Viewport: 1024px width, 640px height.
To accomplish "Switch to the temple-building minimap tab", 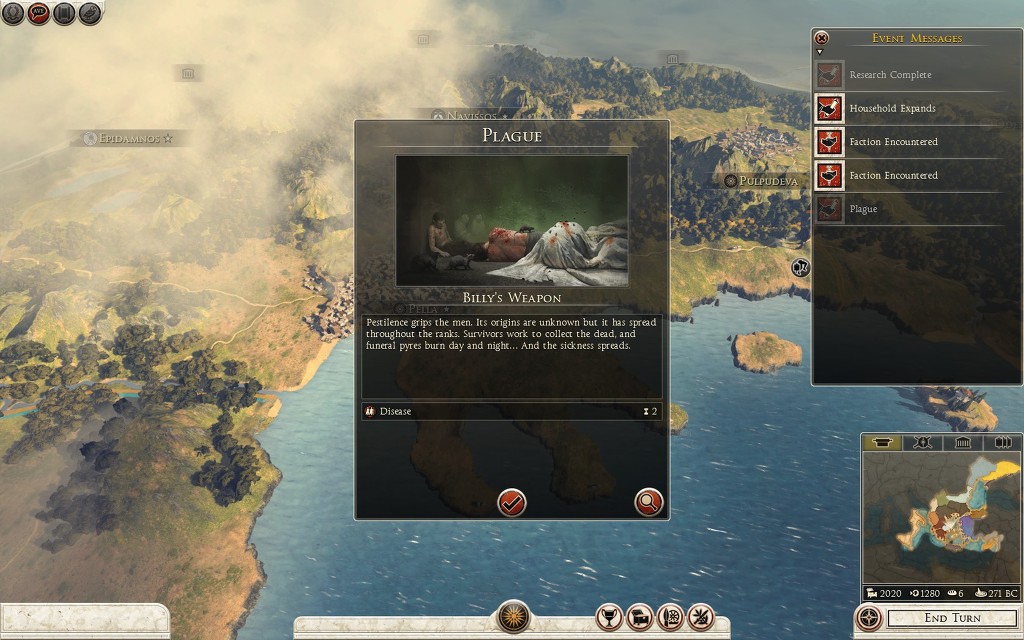I will tap(962, 442).
